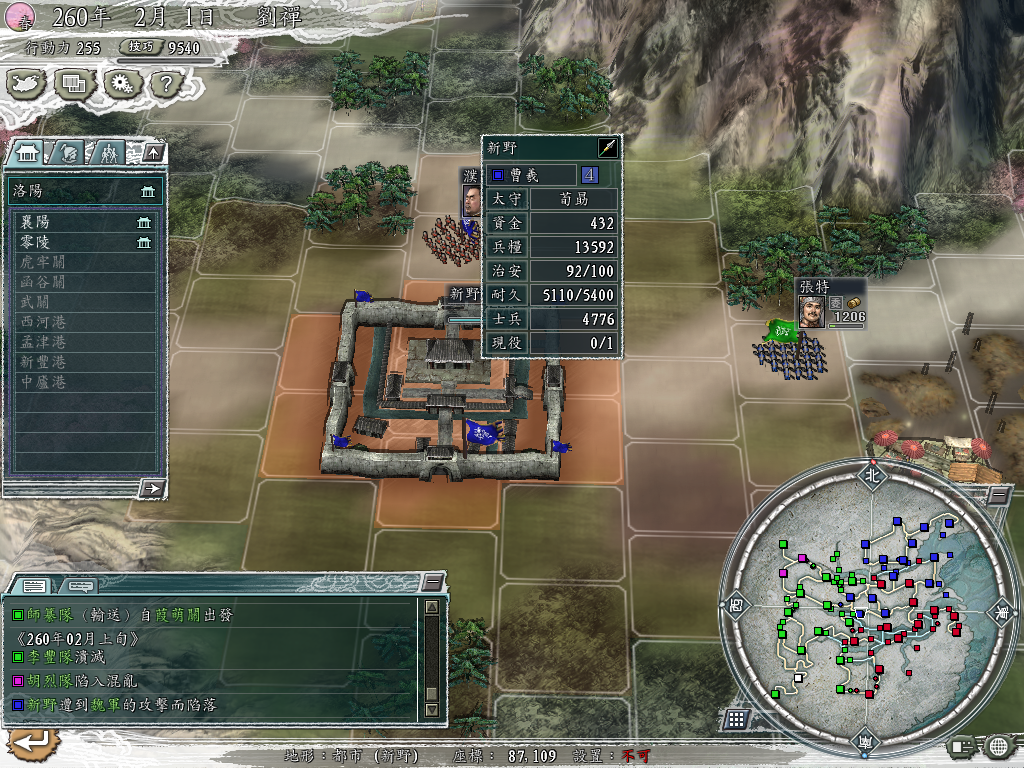Toggle the grid button beside the minimap
Screen dimensions: 1024x768
coord(735,719)
